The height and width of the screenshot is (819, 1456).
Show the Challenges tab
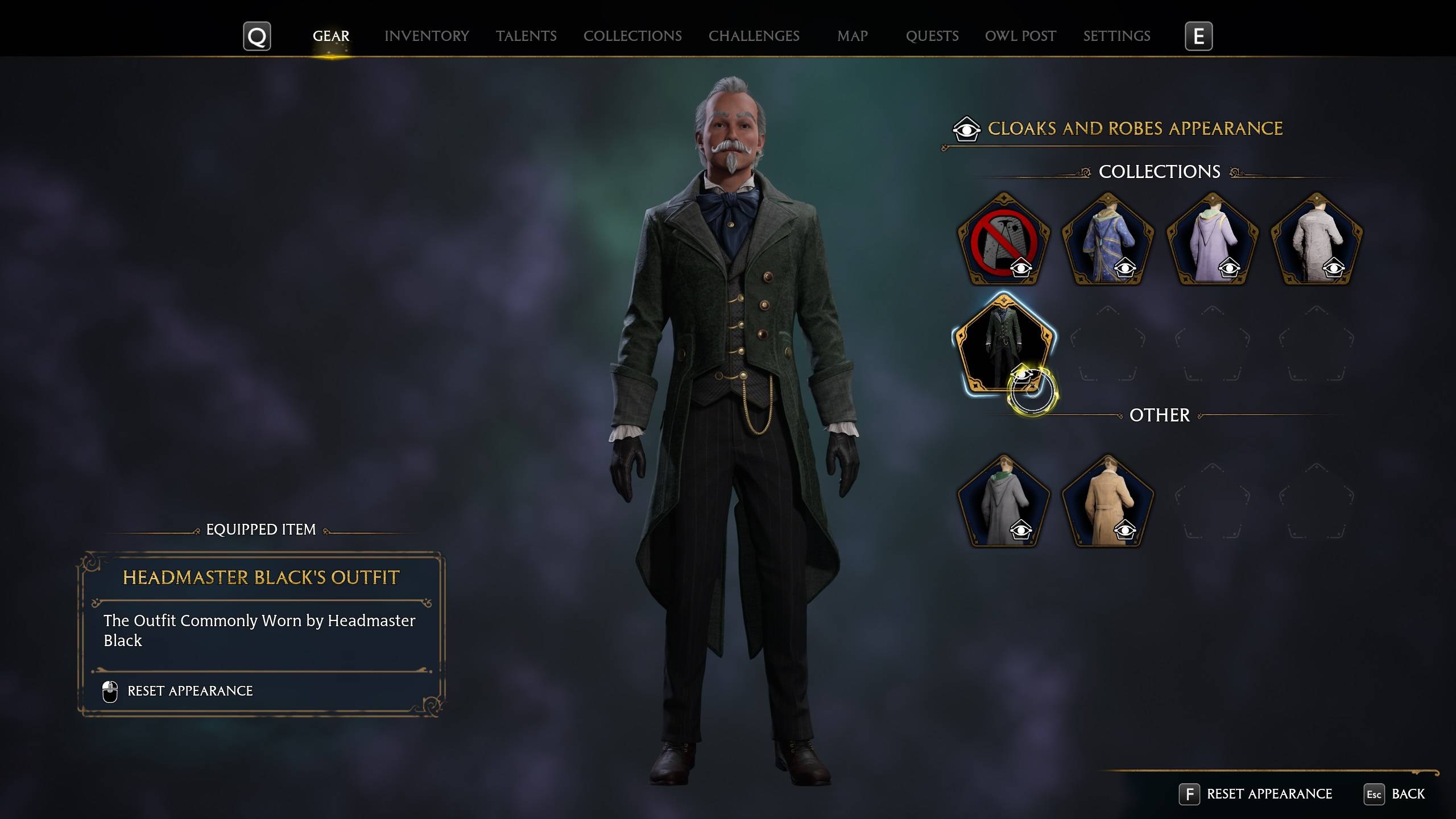coord(754,36)
